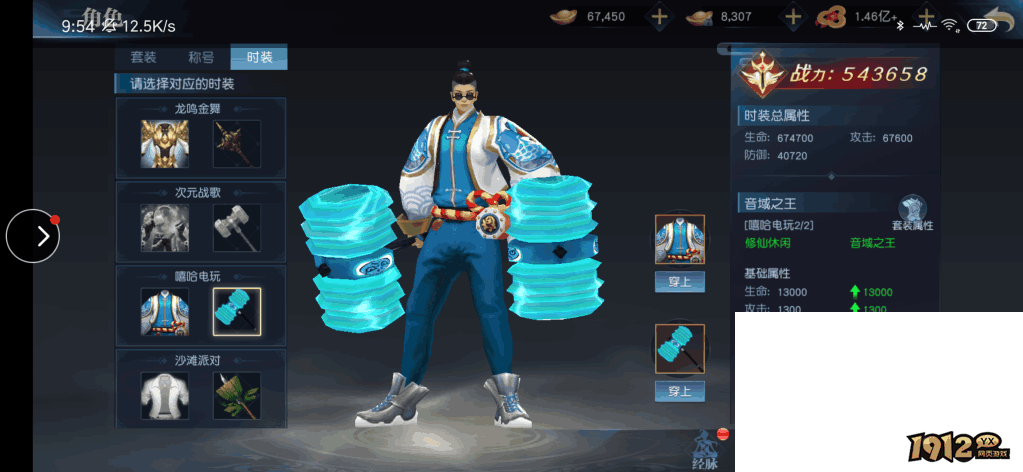The width and height of the screenshot is (1023, 472).
Task: Add more gold ingots with plus button
Action: click(x=659, y=16)
